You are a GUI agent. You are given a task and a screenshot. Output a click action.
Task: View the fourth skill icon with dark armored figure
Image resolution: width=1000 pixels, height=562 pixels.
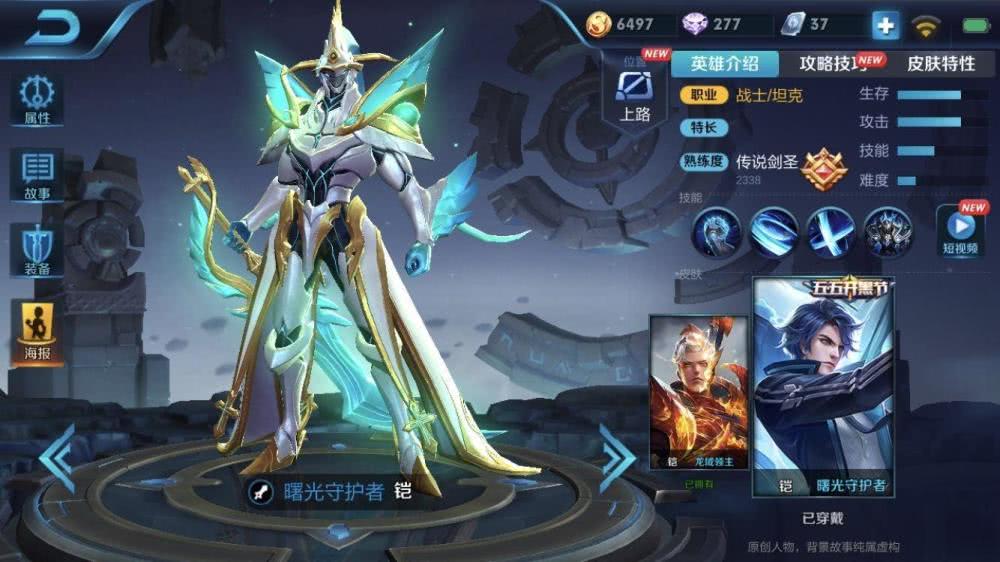pos(887,232)
